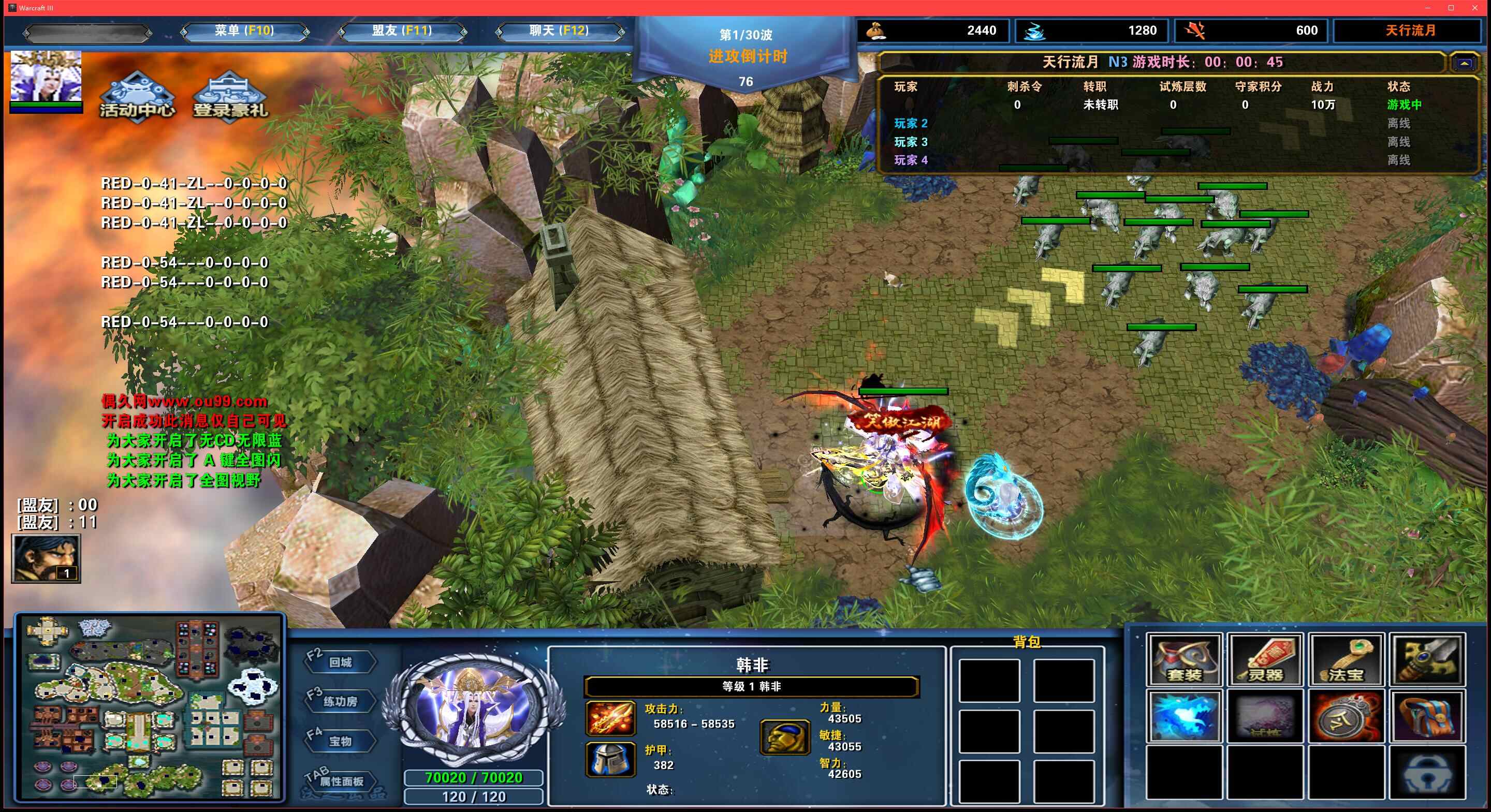Open the 盟友 (F11) allies menu
This screenshot has width=1491, height=812.
click(402, 31)
